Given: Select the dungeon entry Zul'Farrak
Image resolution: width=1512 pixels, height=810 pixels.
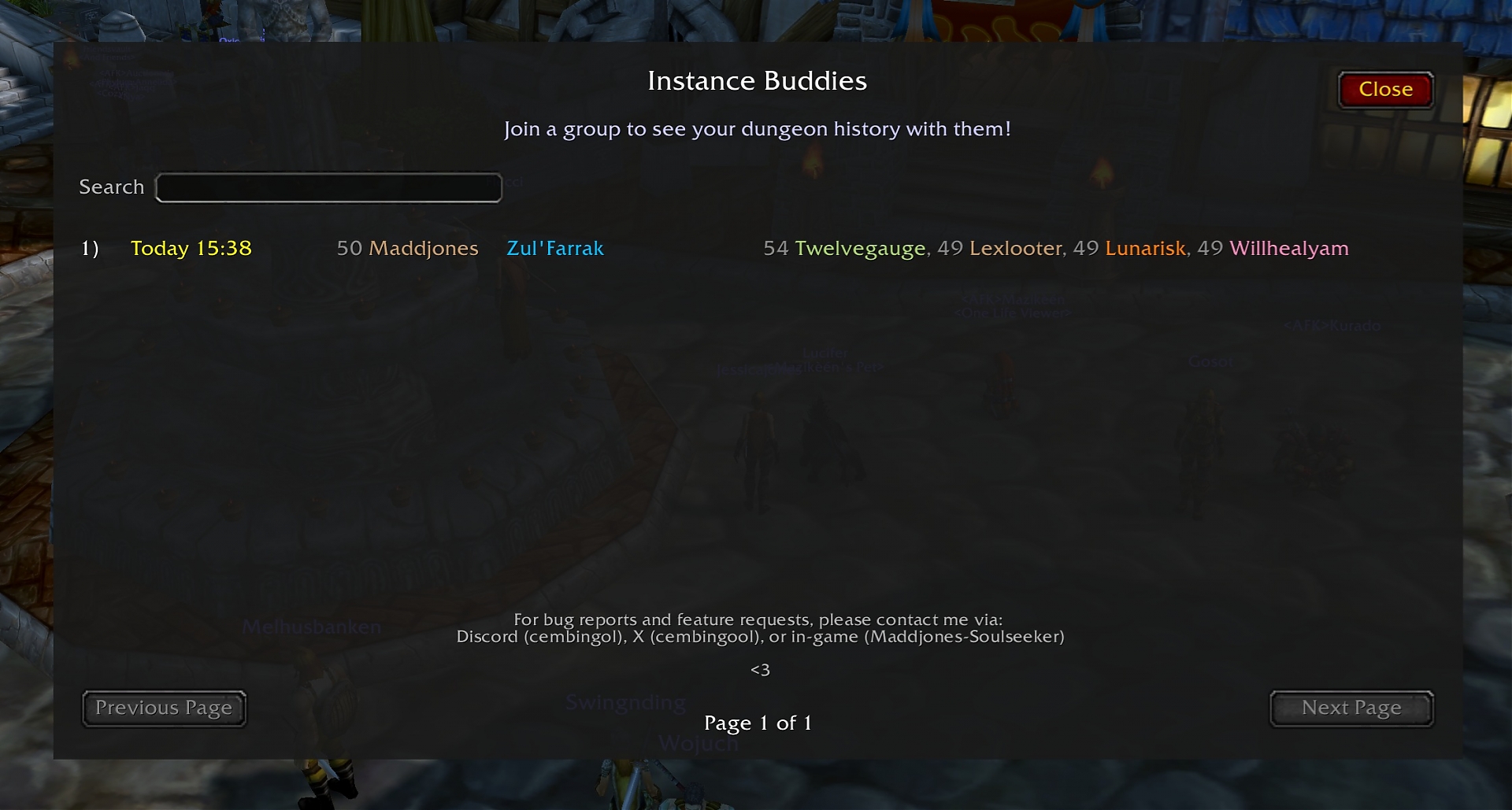Looking at the screenshot, I should click(554, 248).
